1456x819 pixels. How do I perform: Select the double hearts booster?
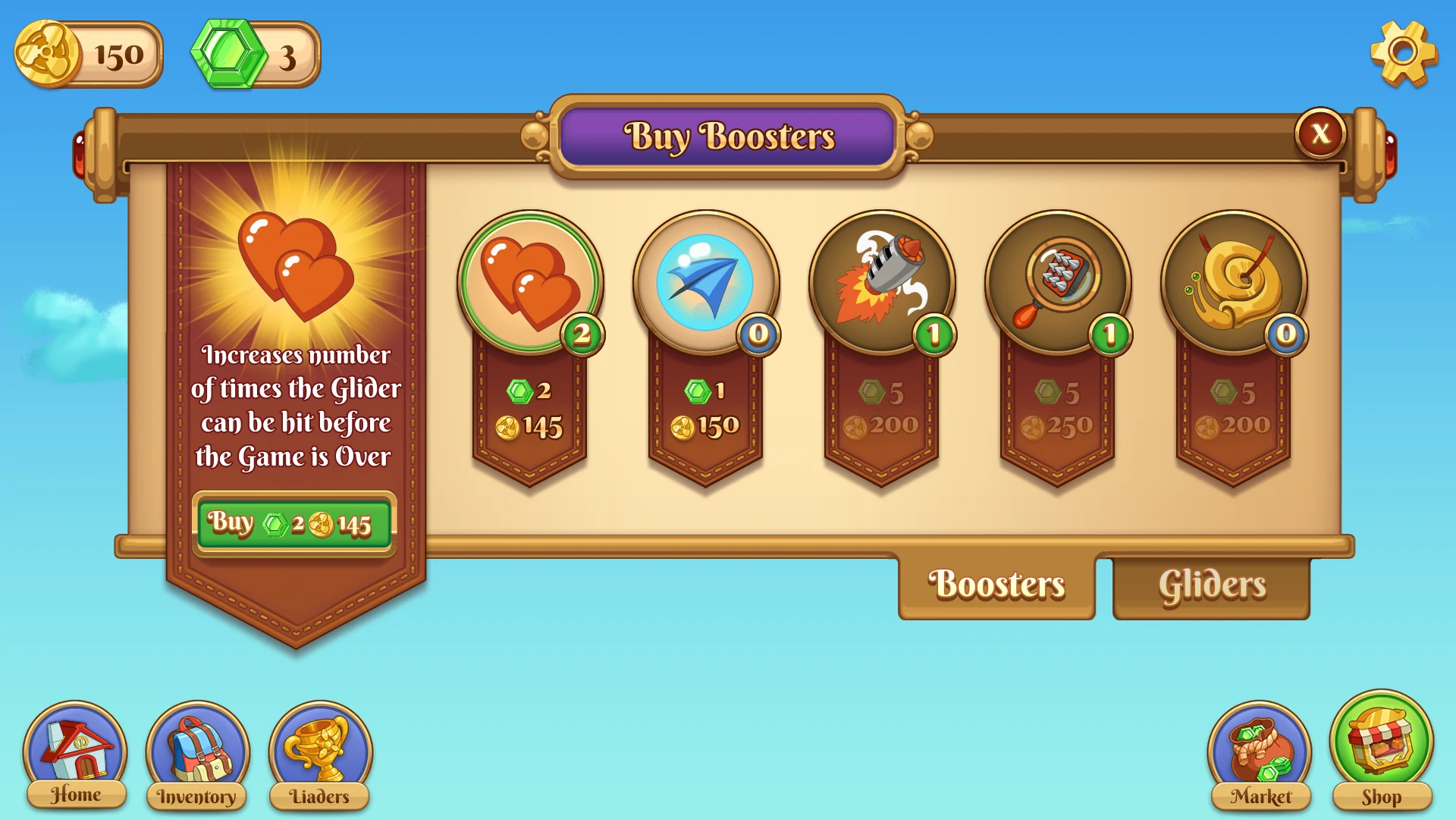[530, 282]
